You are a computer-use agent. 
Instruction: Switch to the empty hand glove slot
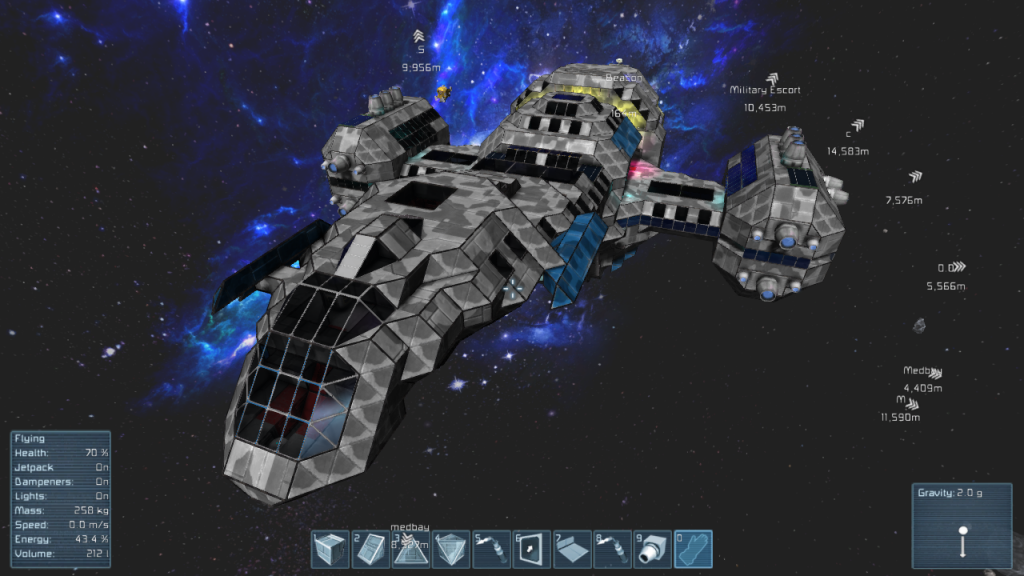point(693,549)
